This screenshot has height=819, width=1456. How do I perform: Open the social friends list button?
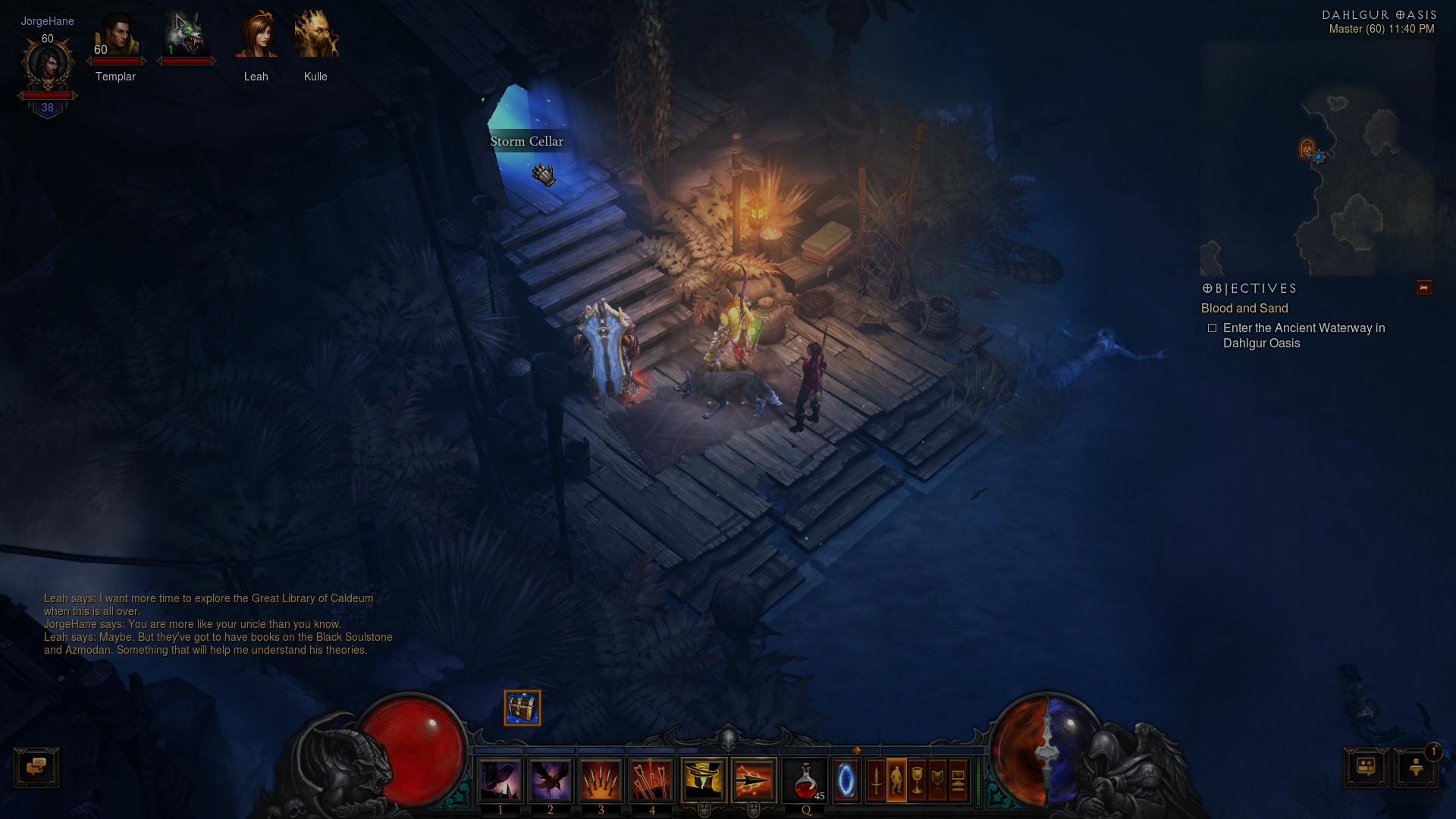coord(1366,767)
